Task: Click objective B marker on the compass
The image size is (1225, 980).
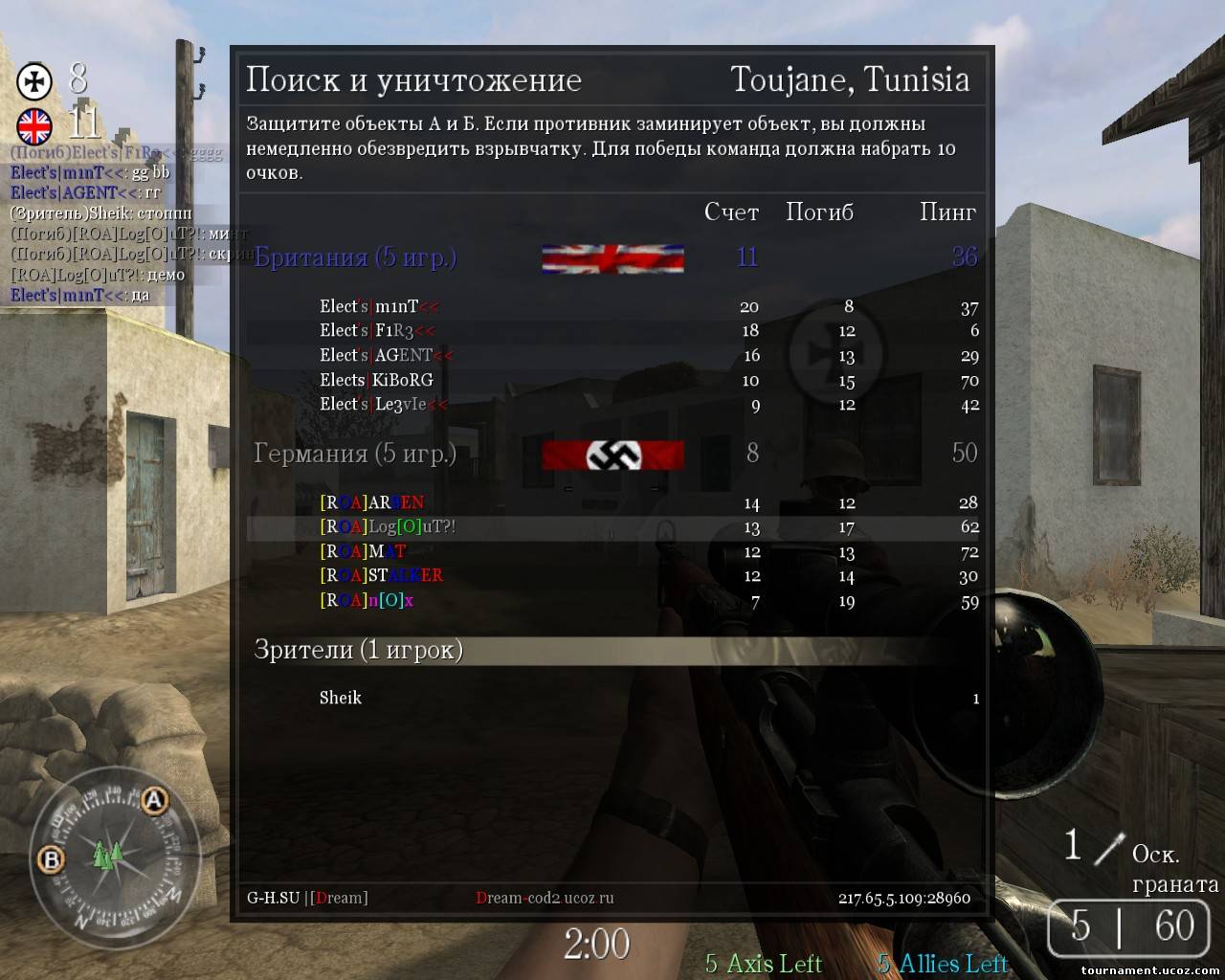Action: click(50, 859)
